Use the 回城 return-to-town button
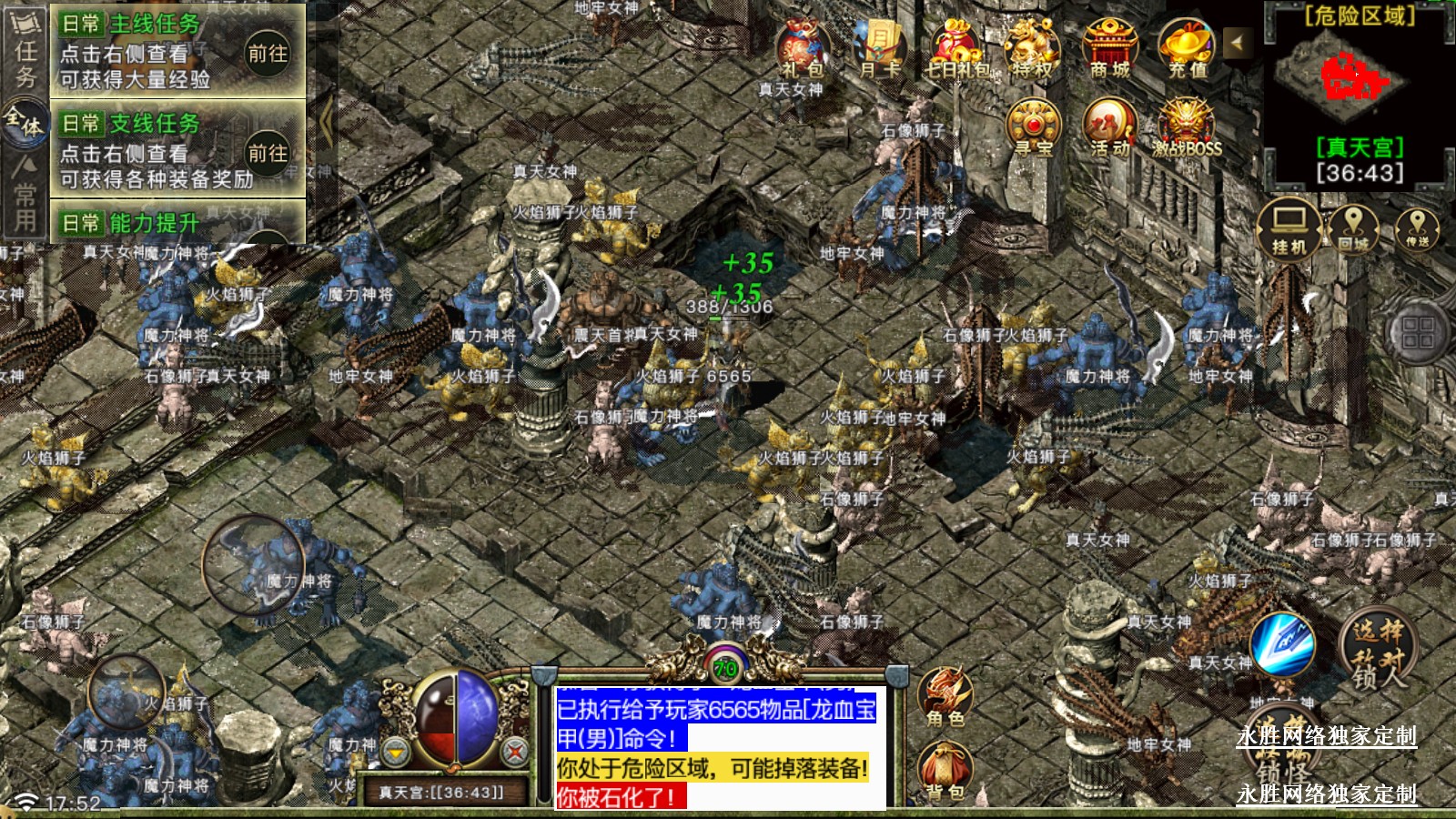Screen dimensions: 1456x819 (1353, 228)
